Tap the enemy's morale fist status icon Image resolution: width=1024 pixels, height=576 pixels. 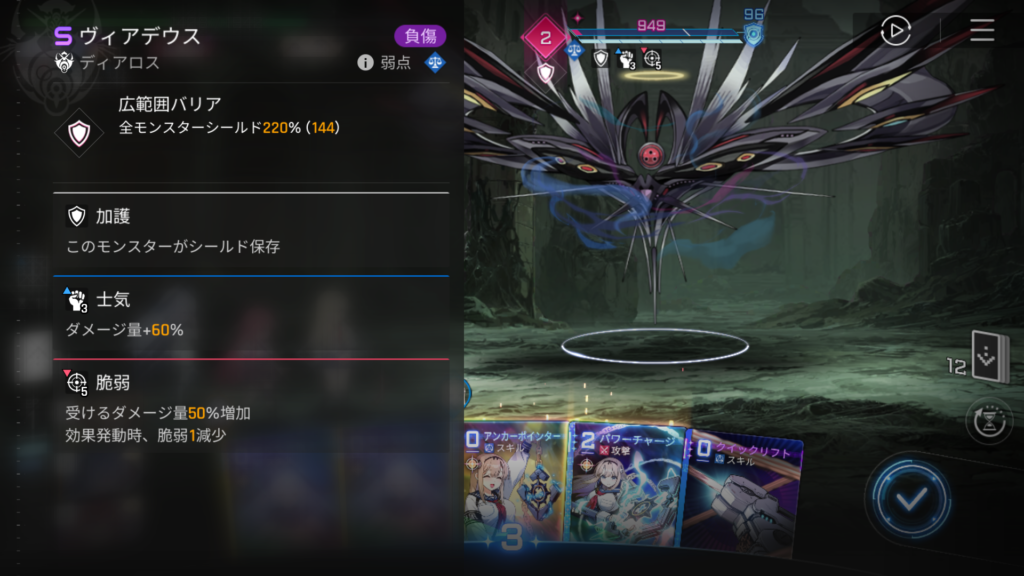(626, 60)
